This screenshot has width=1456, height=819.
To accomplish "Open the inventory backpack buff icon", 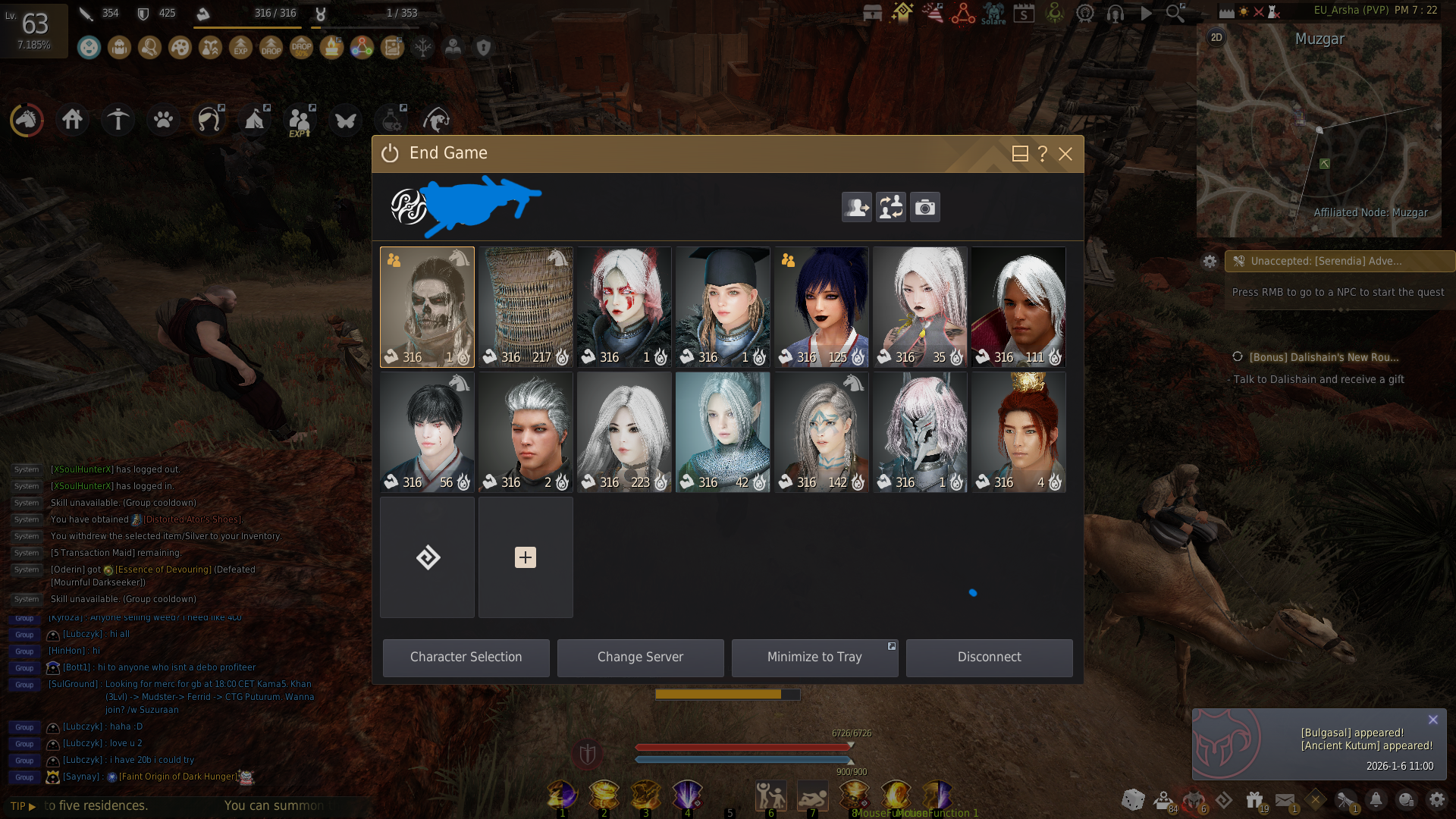I will tap(119, 47).
